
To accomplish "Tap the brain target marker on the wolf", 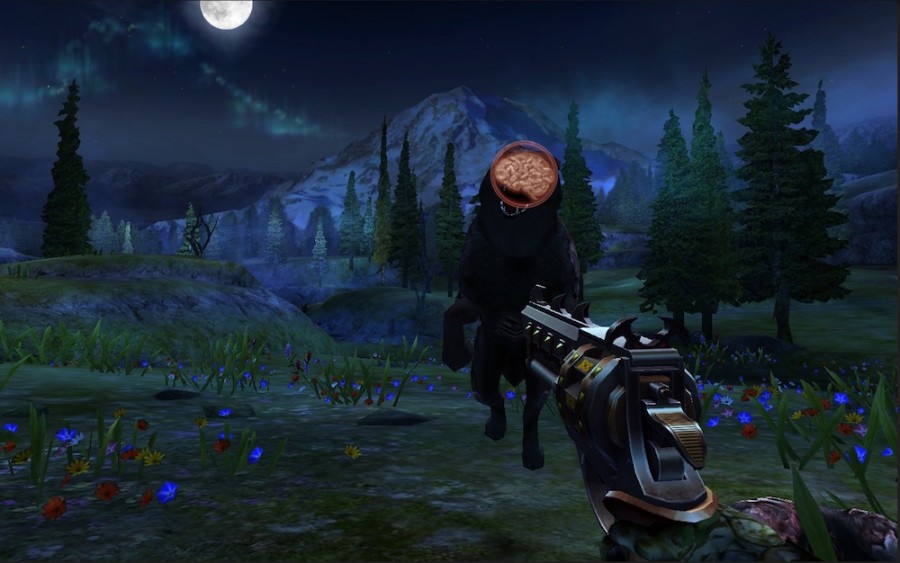I will click(528, 172).
